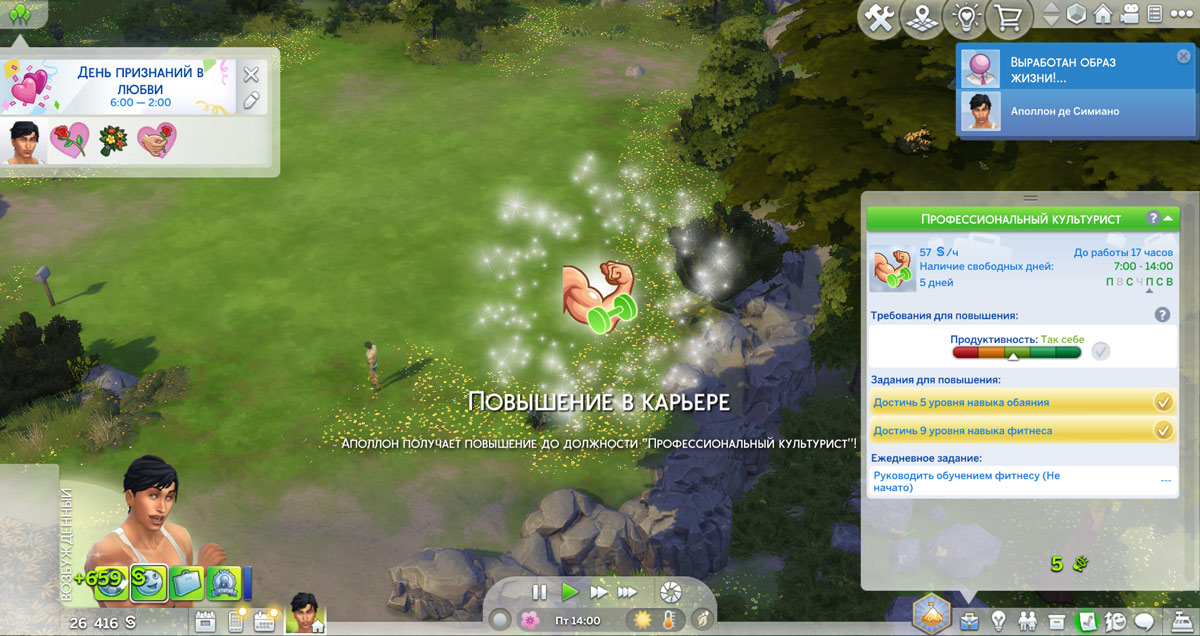This screenshot has width=1200, height=636.
Task: Open the shopping cart store button
Action: [x=1008, y=18]
